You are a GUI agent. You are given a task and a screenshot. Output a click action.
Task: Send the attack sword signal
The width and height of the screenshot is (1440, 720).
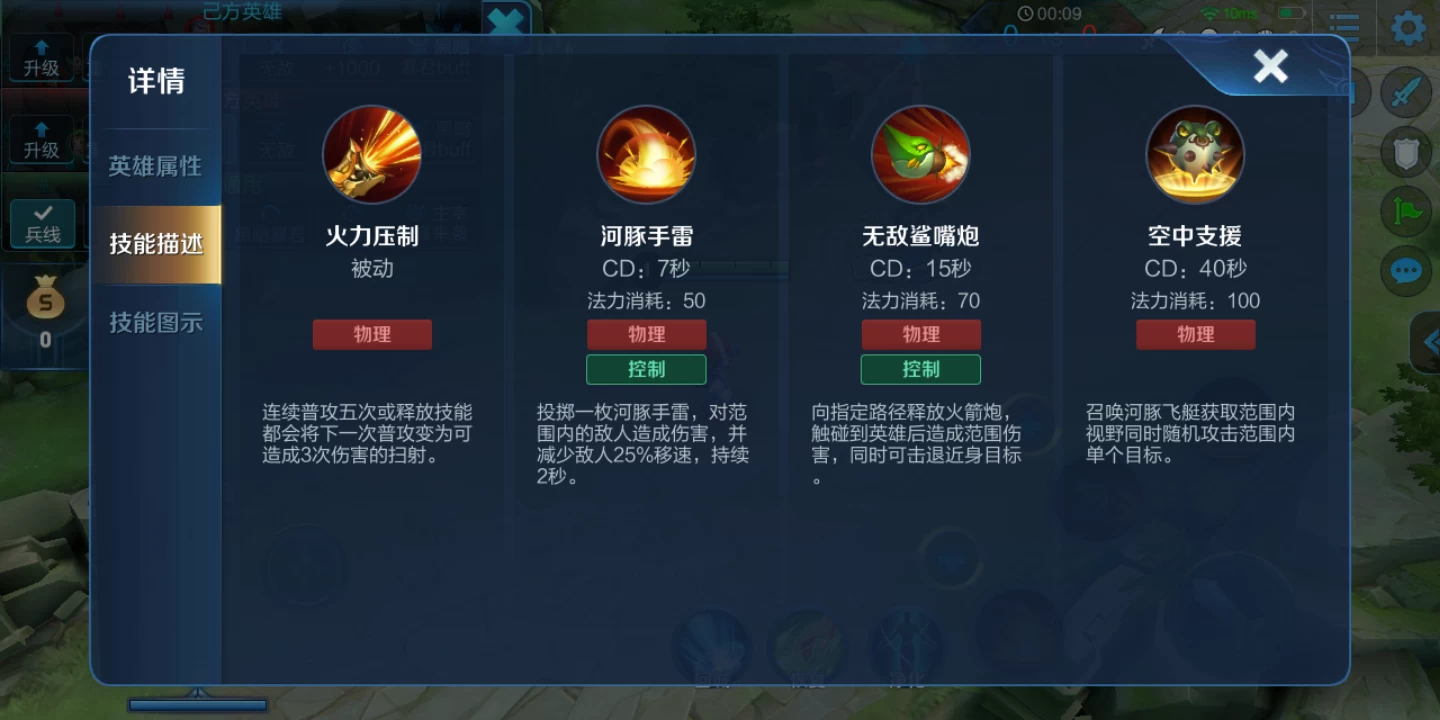pyautogui.click(x=1407, y=91)
